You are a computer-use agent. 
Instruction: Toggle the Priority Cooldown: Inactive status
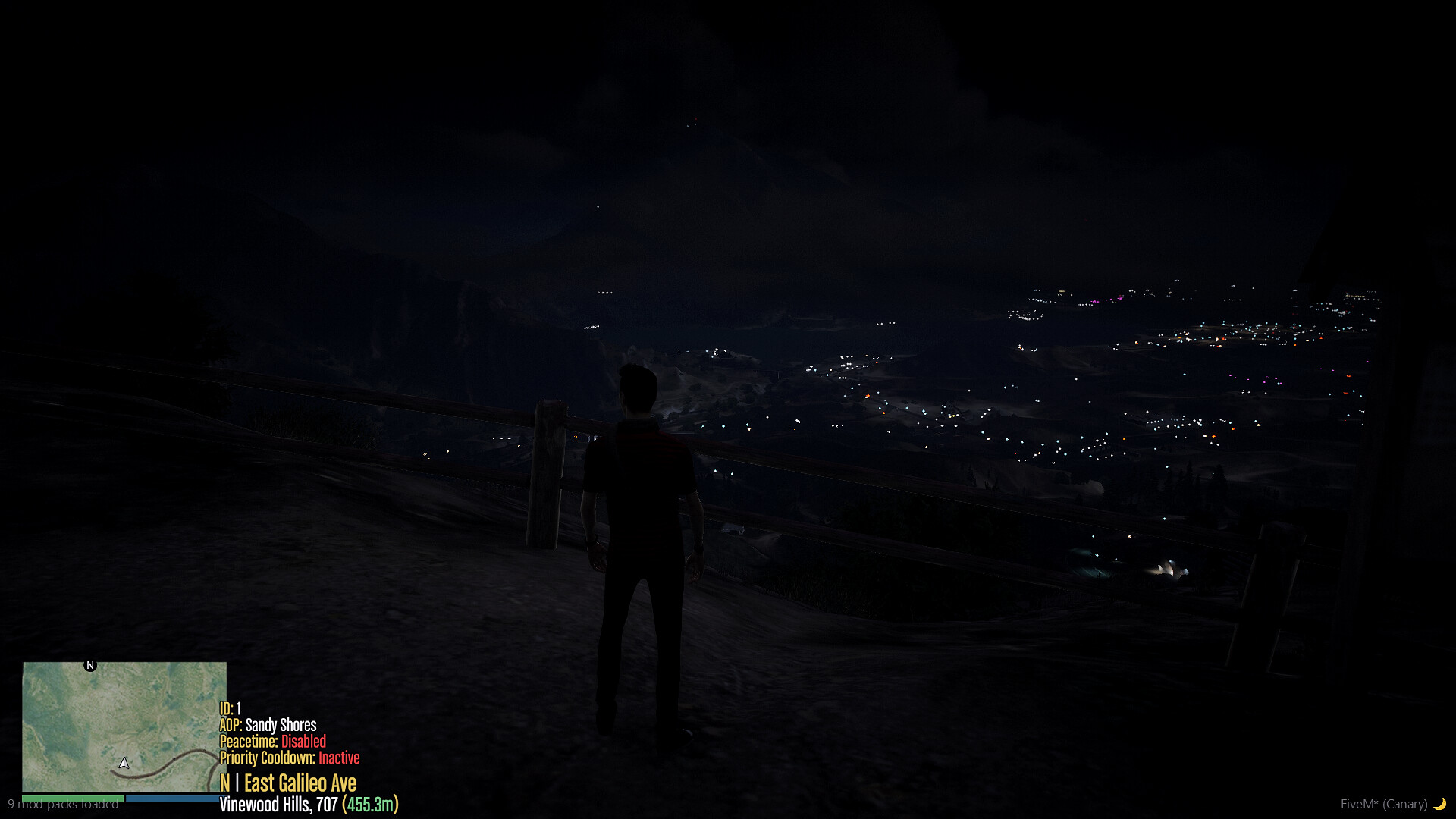[289, 758]
